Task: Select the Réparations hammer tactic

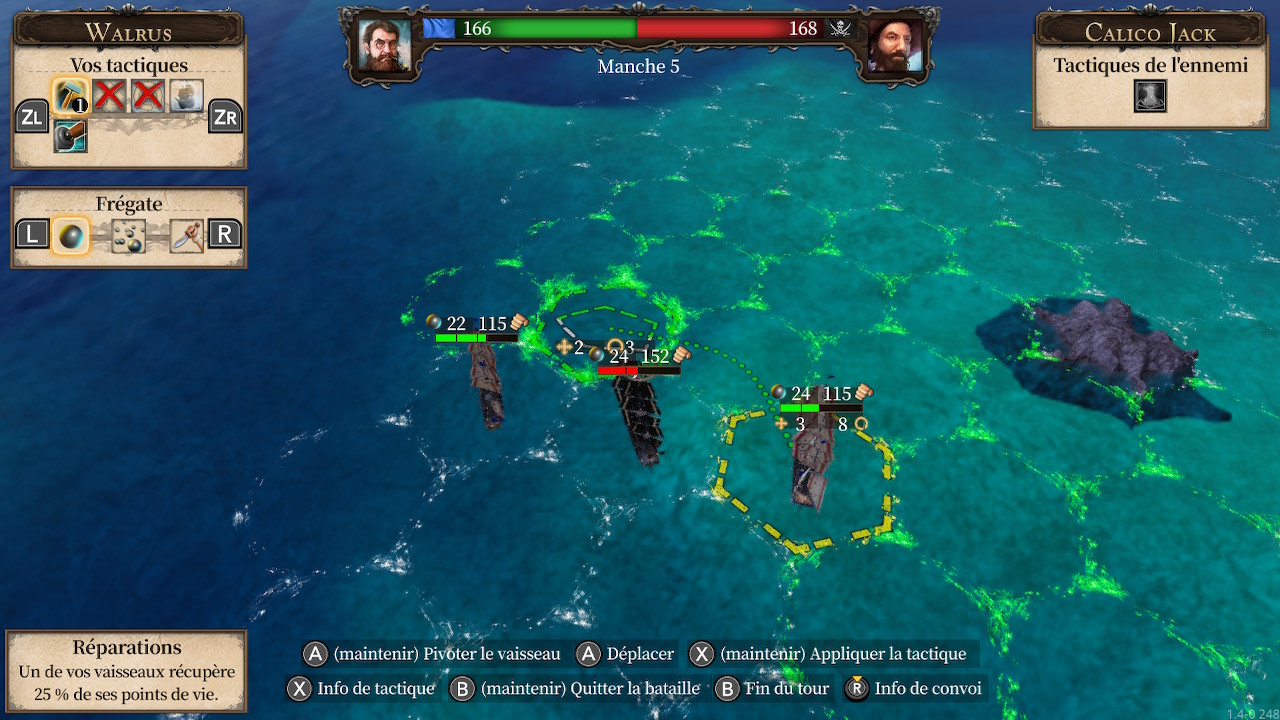Action: (x=70, y=97)
